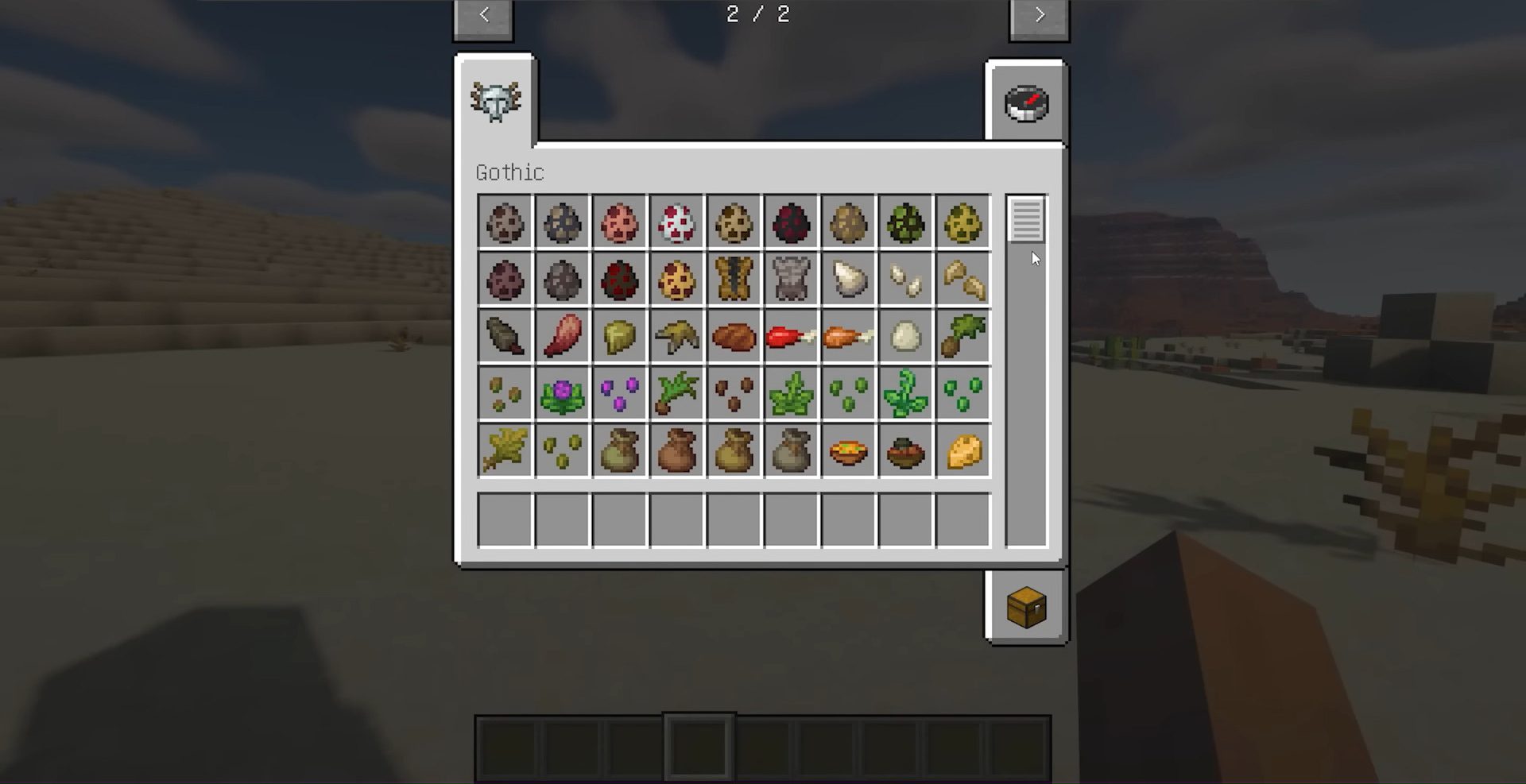Pick up the green camouflage spawn egg
This screenshot has width=1526, height=784.
905,223
